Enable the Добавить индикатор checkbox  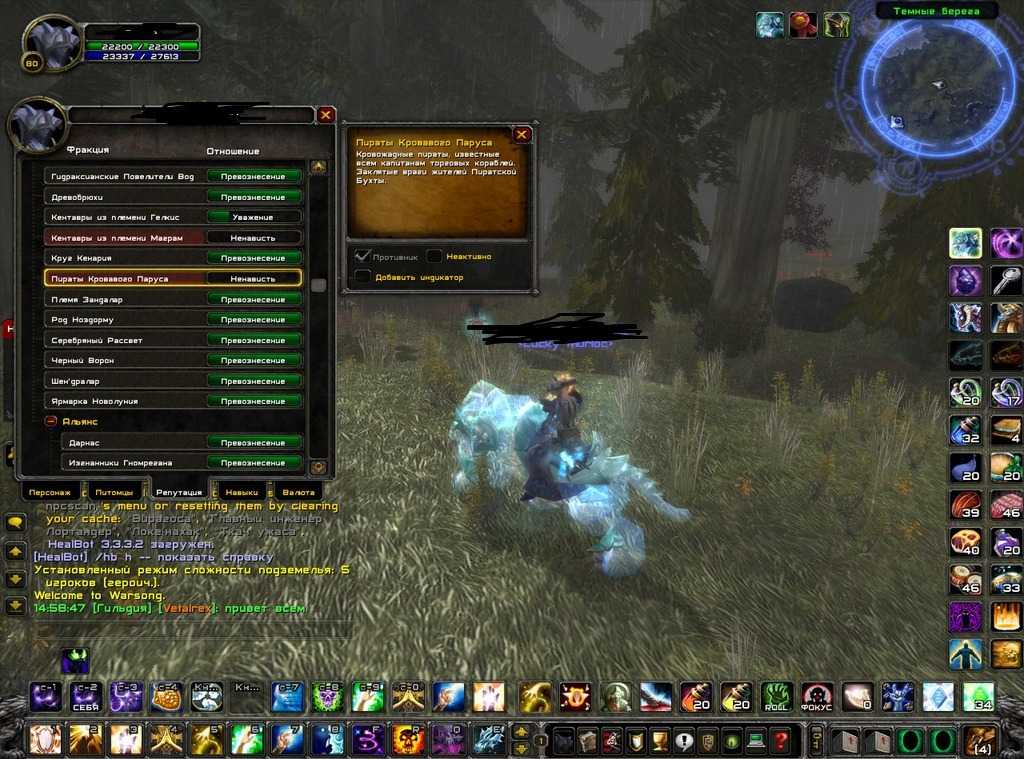click(363, 277)
